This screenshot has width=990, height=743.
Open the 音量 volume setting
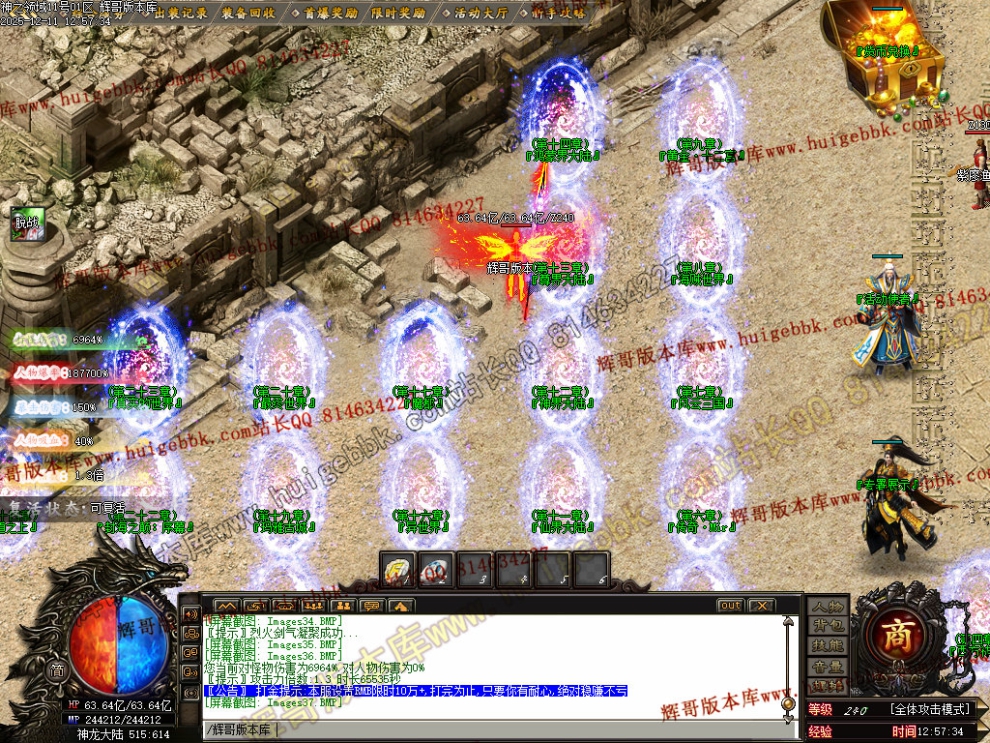(827, 666)
